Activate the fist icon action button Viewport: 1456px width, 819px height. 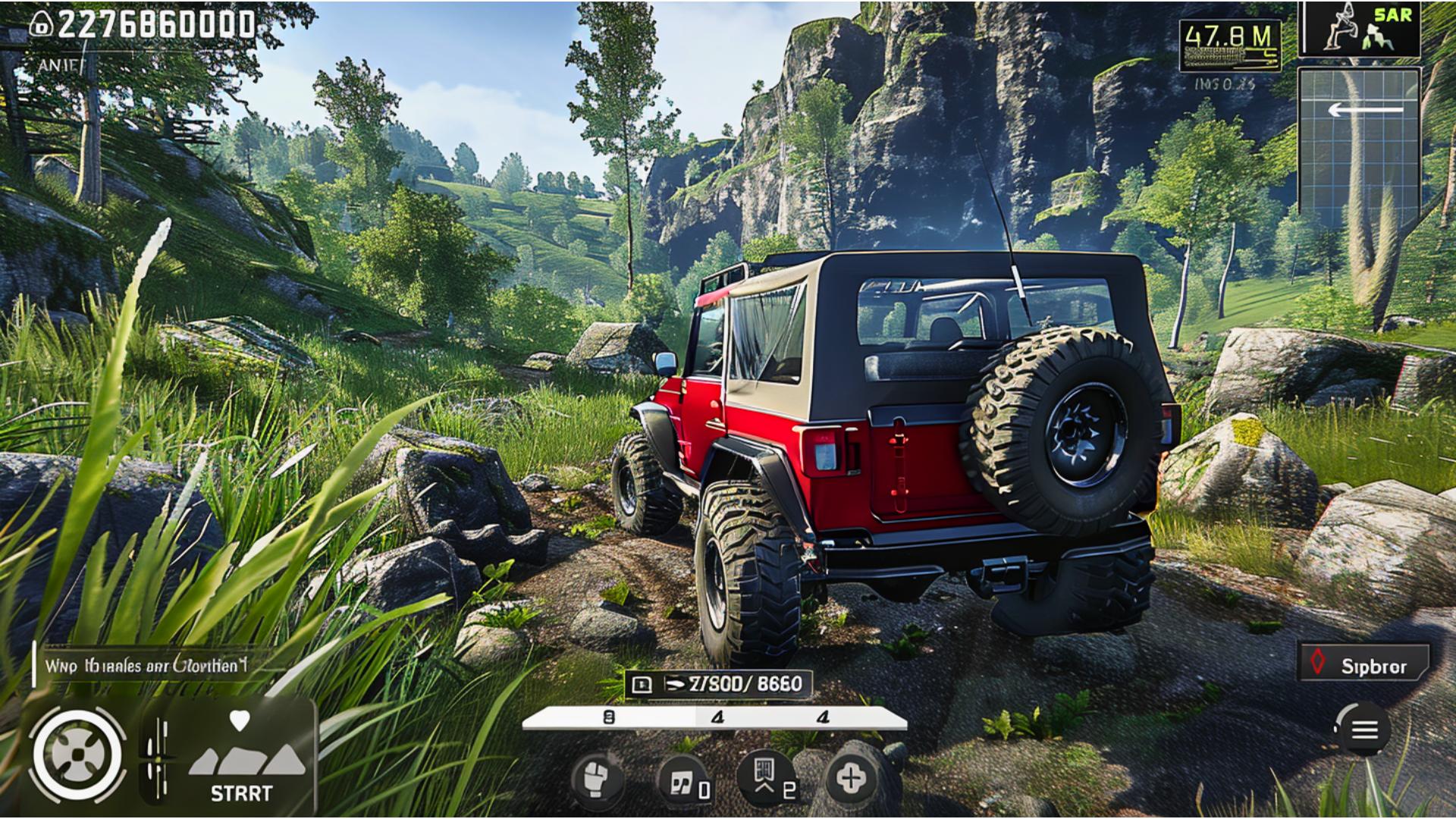[597, 779]
